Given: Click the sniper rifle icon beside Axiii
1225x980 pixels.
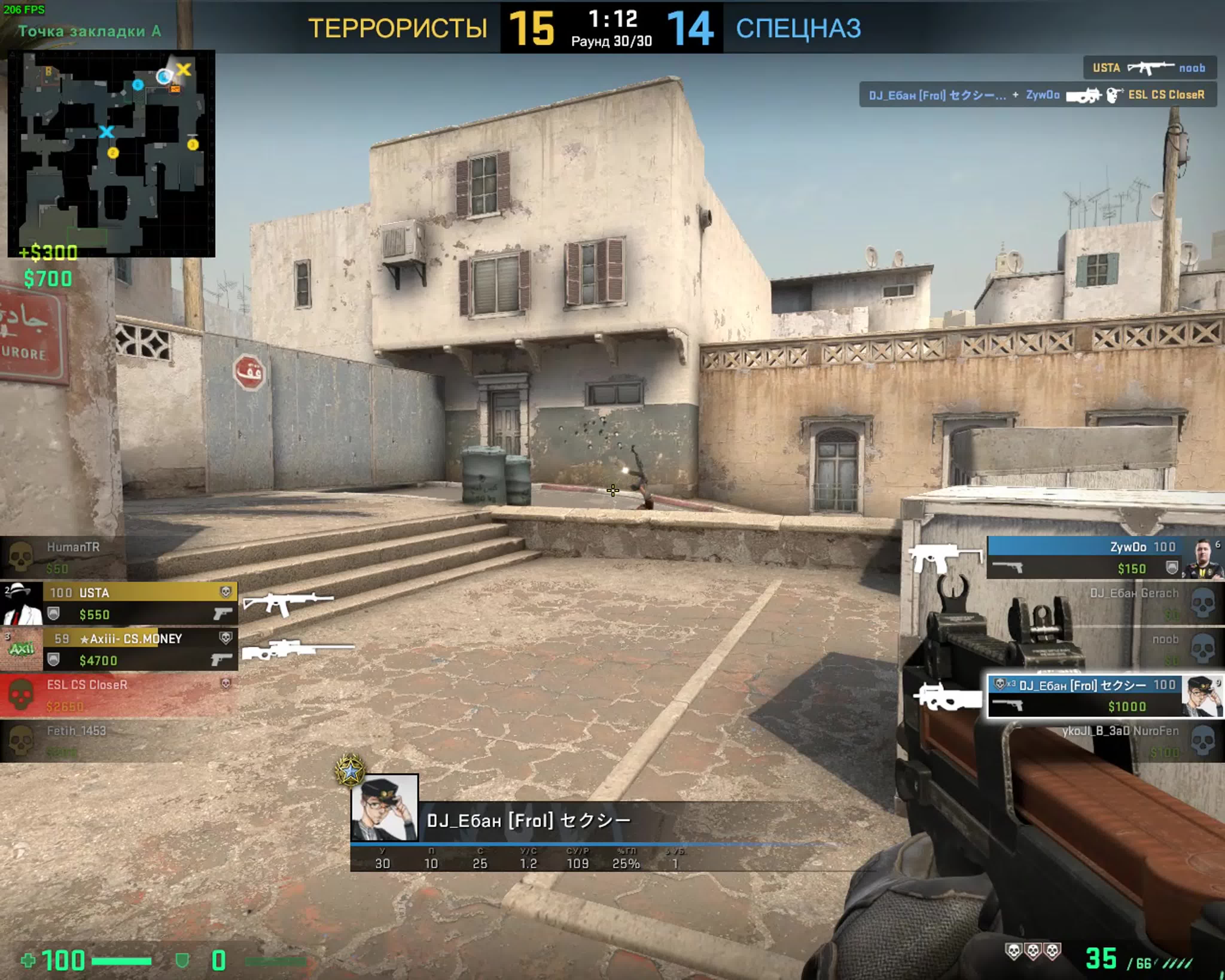Looking at the screenshot, I should click(x=298, y=649).
